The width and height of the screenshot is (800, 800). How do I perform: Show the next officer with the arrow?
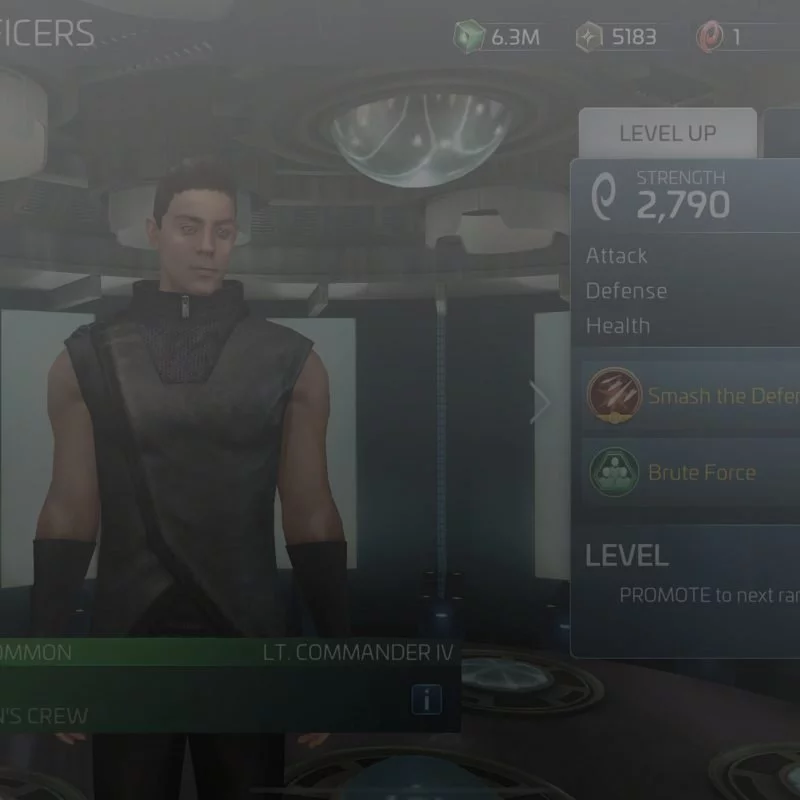(541, 403)
